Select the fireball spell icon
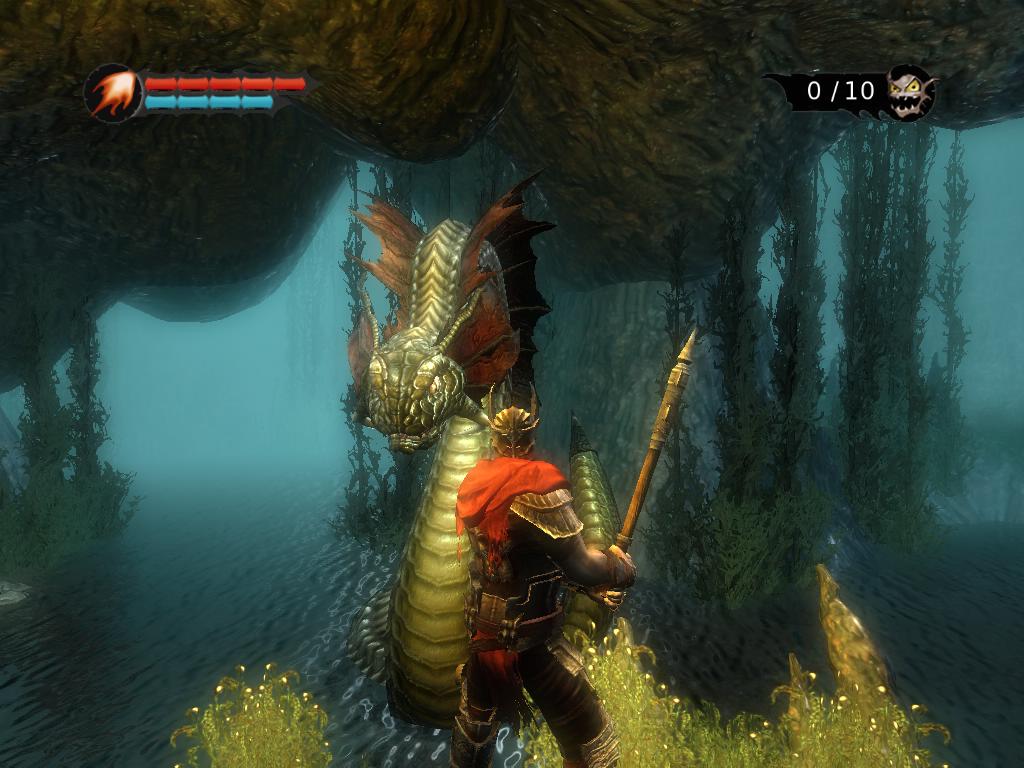The height and width of the screenshot is (768, 1024). (x=112, y=93)
